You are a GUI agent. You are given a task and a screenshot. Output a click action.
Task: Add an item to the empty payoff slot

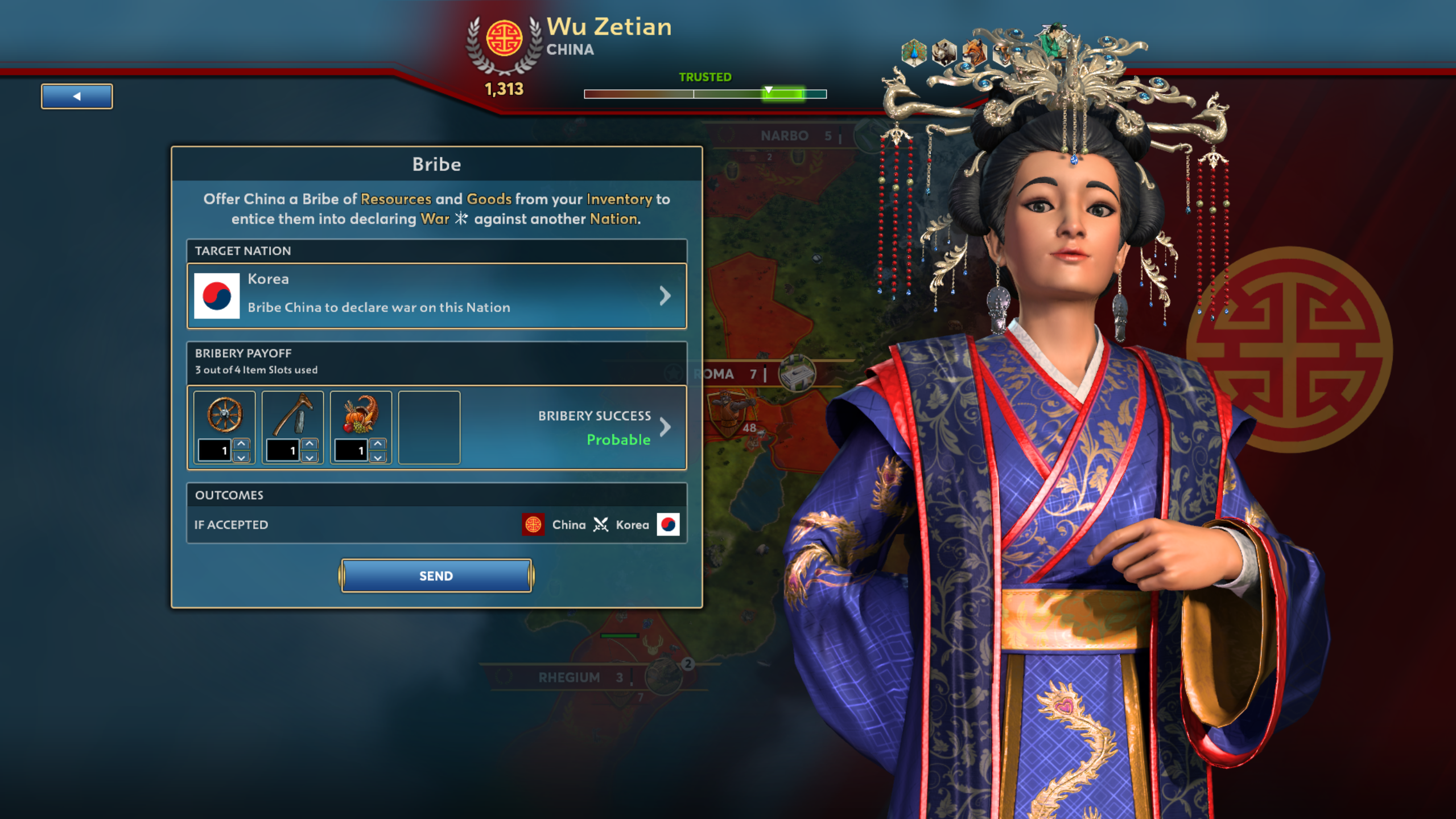pos(429,427)
